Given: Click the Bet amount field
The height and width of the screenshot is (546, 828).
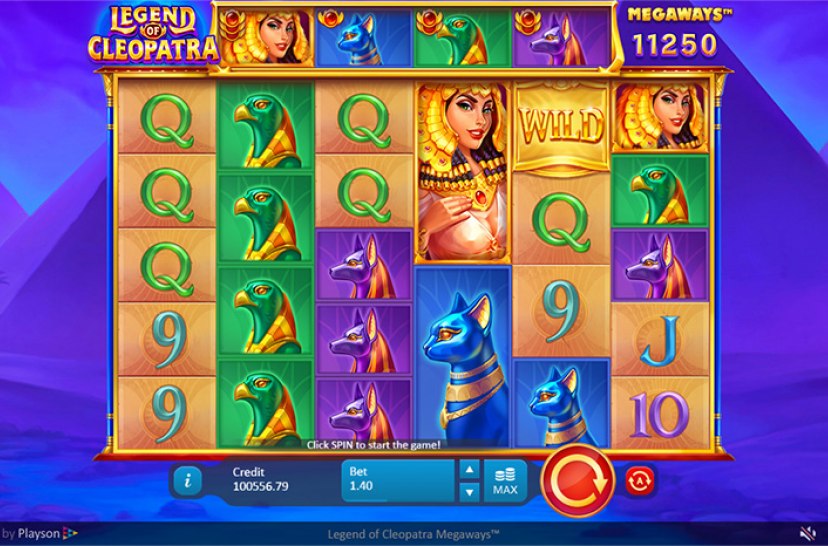Looking at the screenshot, I should click(398, 480).
